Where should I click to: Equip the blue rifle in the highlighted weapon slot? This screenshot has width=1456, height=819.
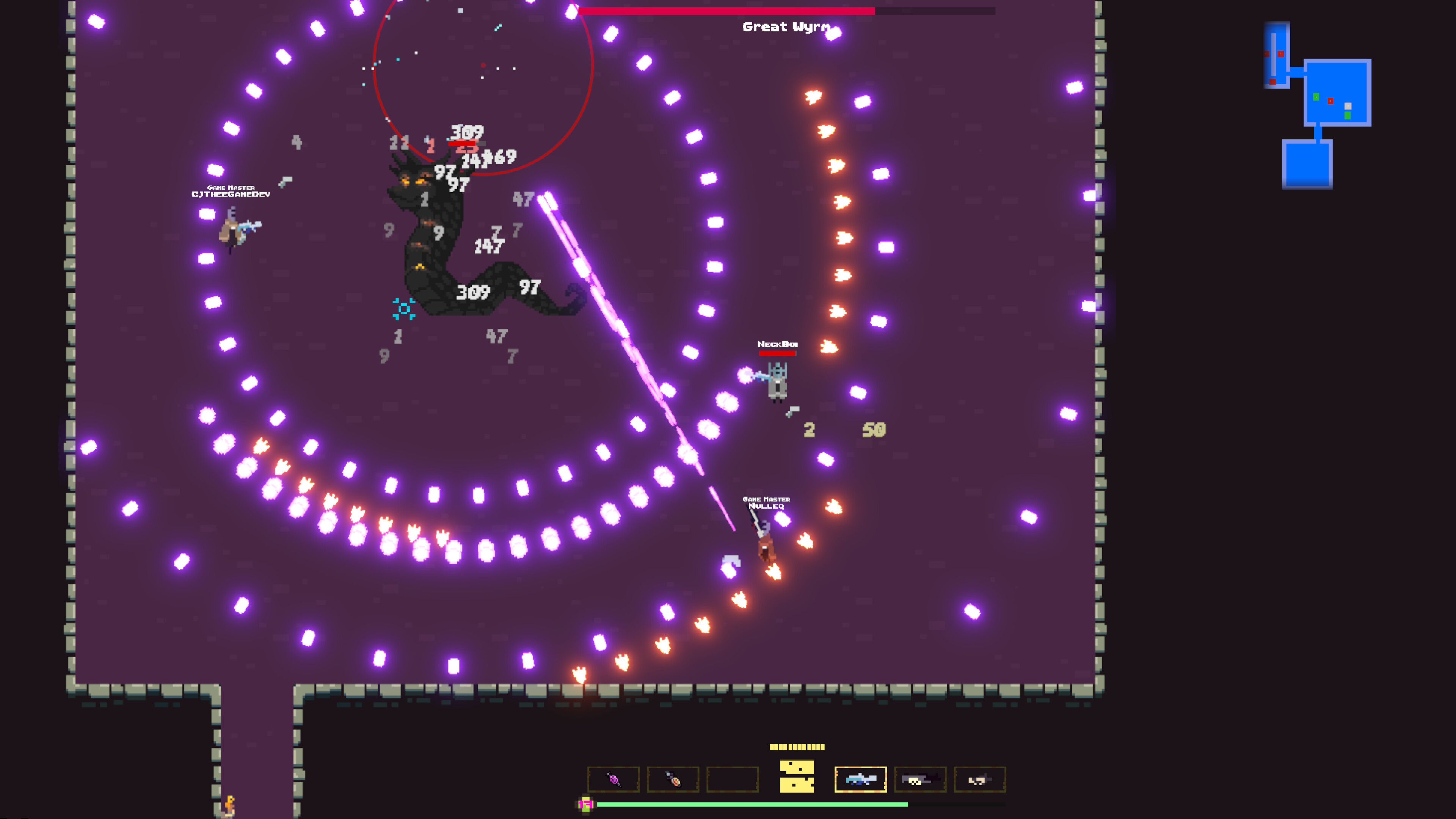(x=861, y=780)
